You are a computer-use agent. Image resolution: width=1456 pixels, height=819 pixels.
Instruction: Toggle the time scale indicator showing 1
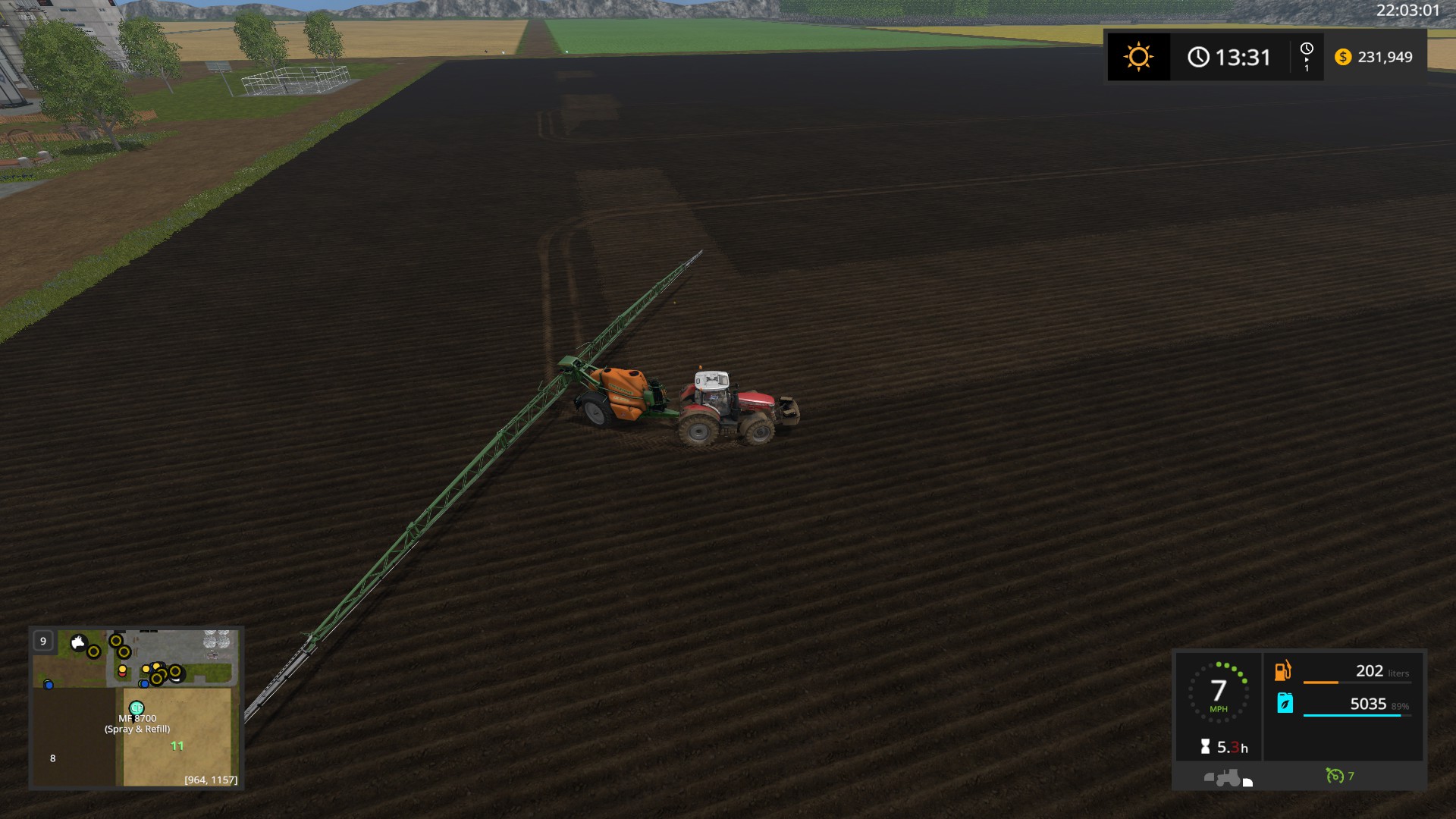pos(1306,56)
